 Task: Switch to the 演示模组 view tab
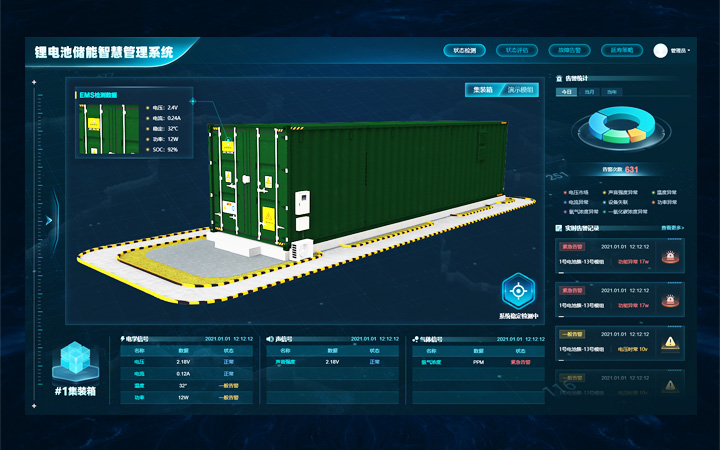(x=521, y=90)
